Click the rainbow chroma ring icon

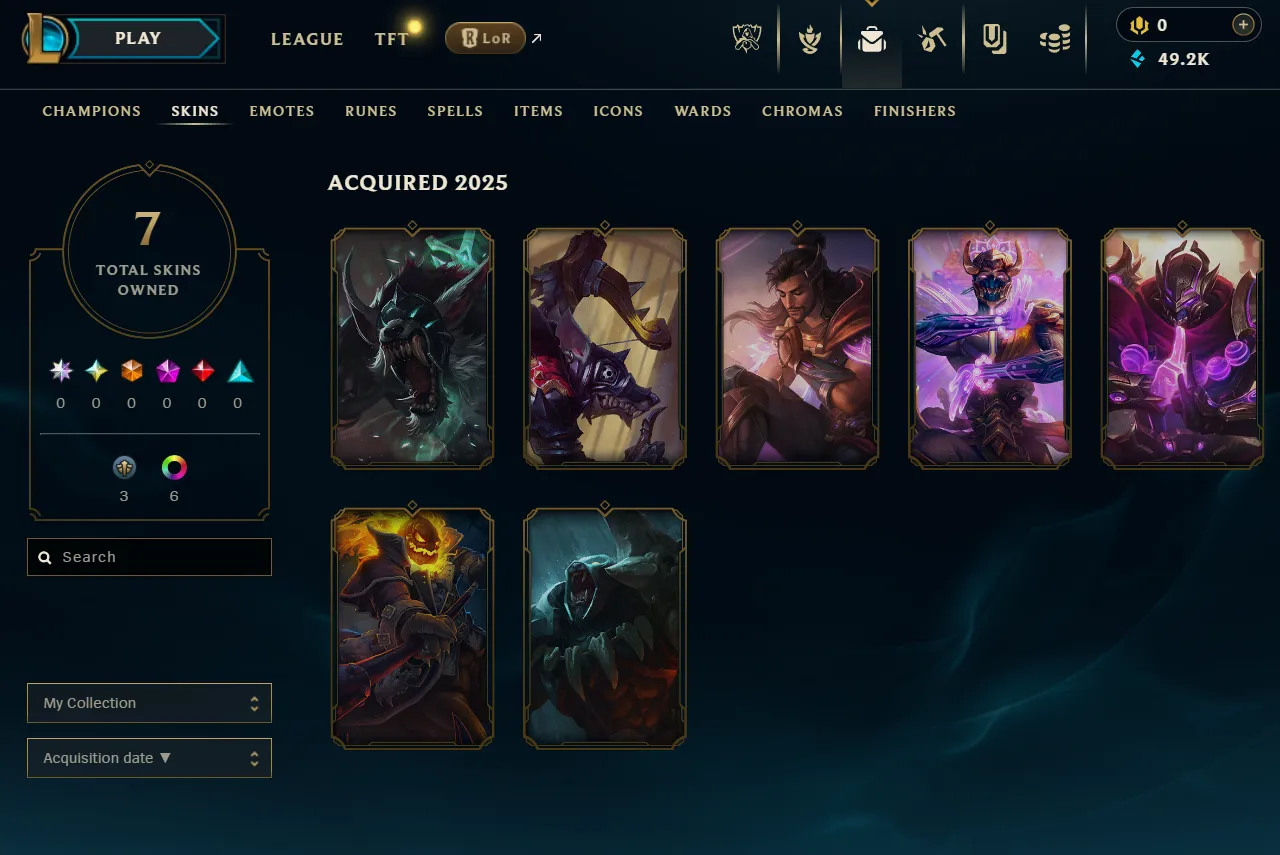[x=174, y=467]
